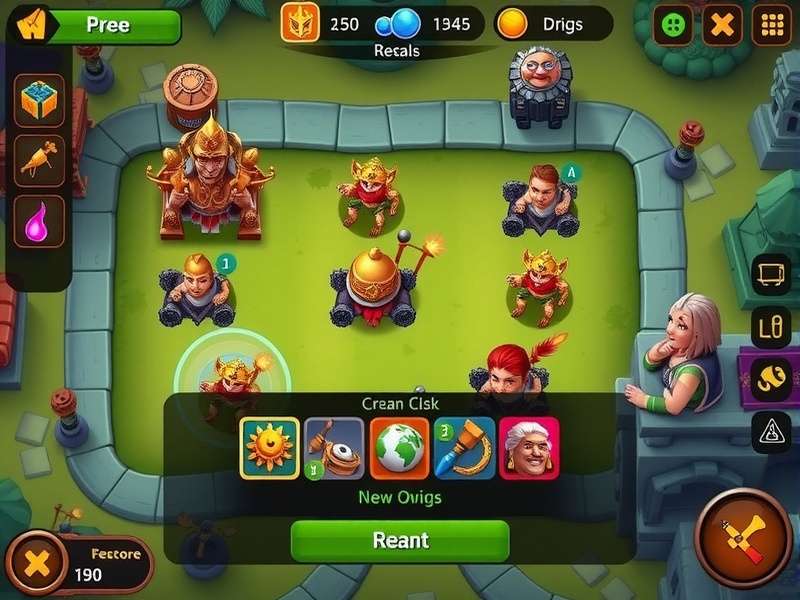Select the blue paintbrush card
Viewport: 800px width, 600px height.
(465, 448)
